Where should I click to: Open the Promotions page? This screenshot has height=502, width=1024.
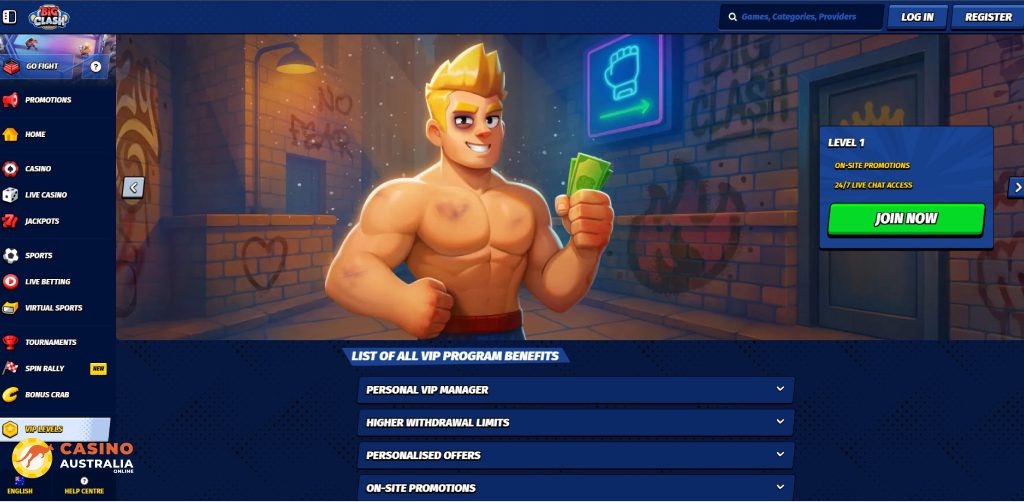[x=47, y=100]
